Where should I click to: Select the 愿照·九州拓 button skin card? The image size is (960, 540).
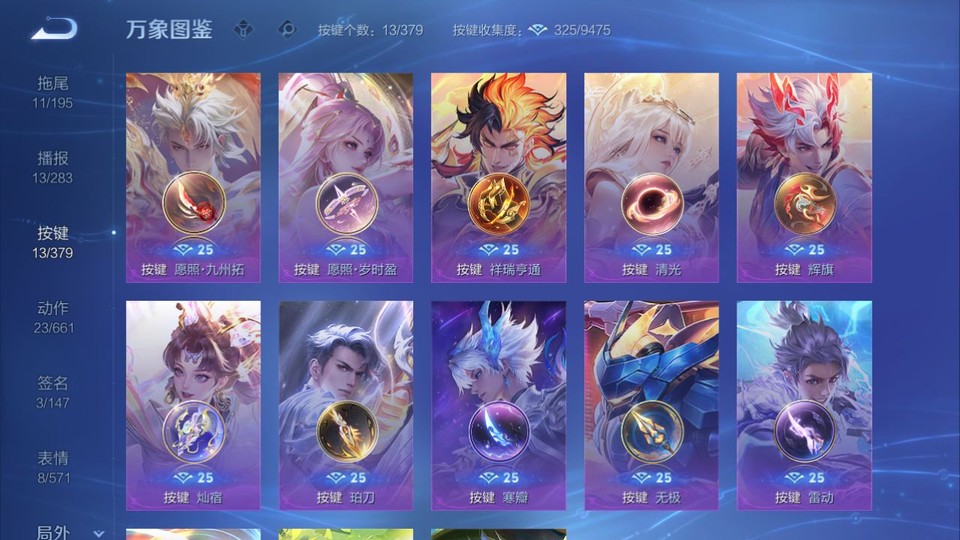tap(193, 177)
